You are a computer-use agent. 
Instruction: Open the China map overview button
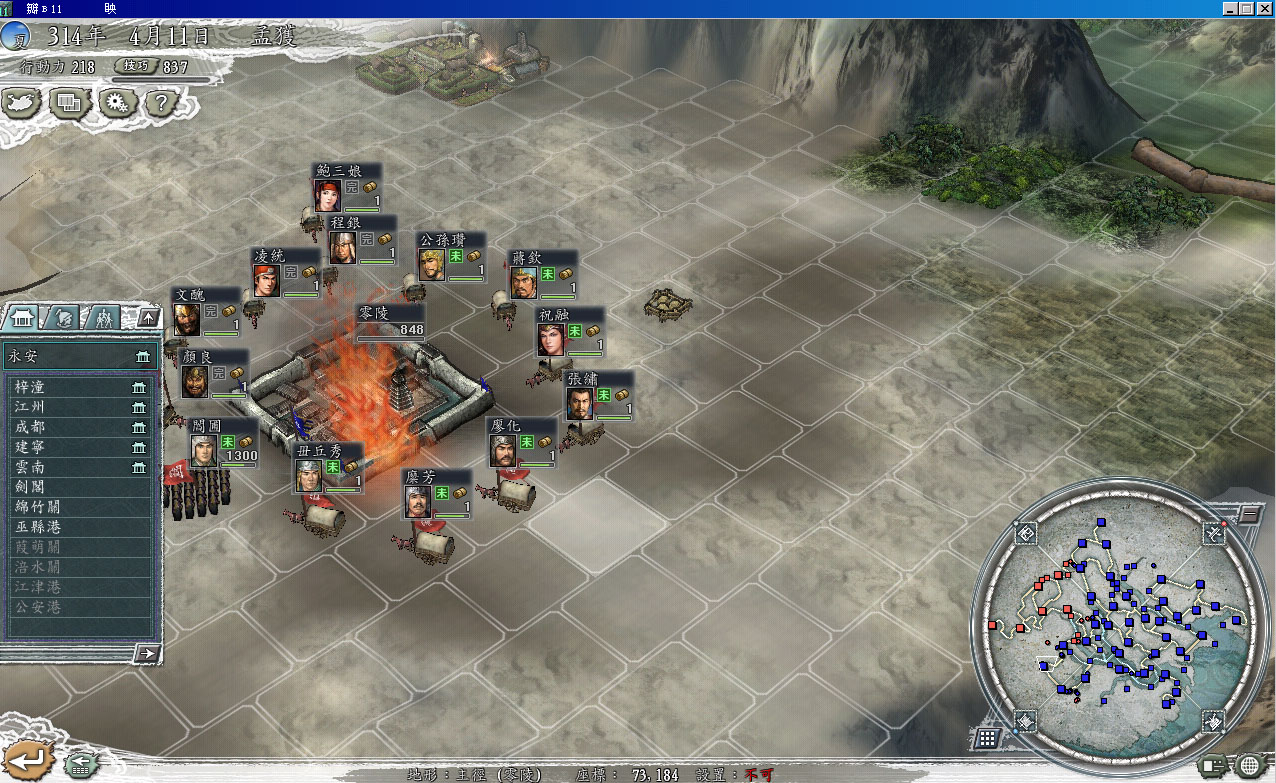coord(23,102)
